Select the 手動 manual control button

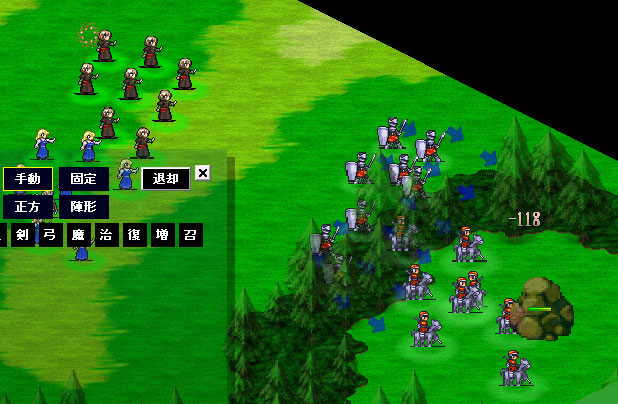pyautogui.click(x=27, y=179)
